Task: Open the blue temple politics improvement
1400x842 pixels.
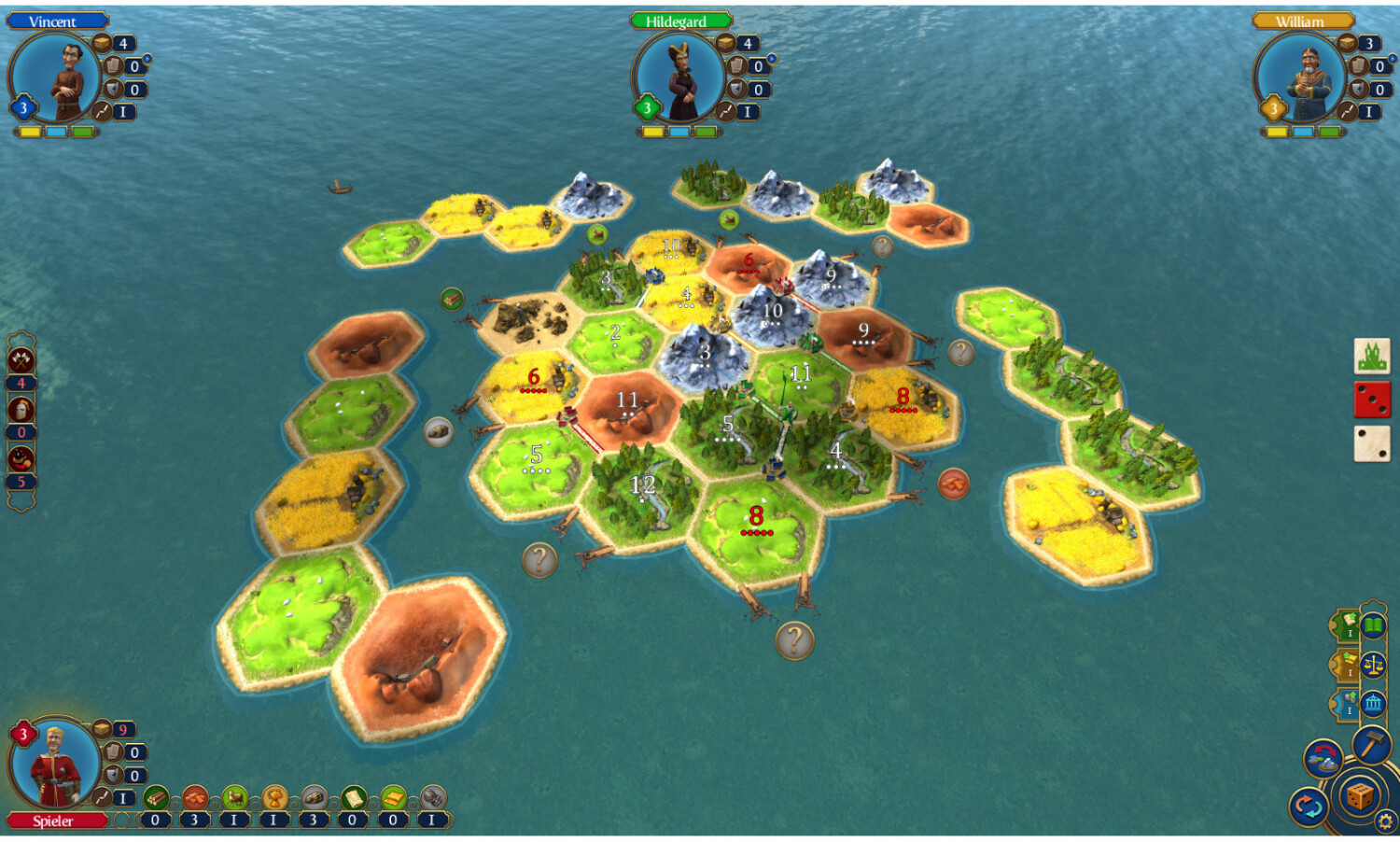Action: point(1373,704)
